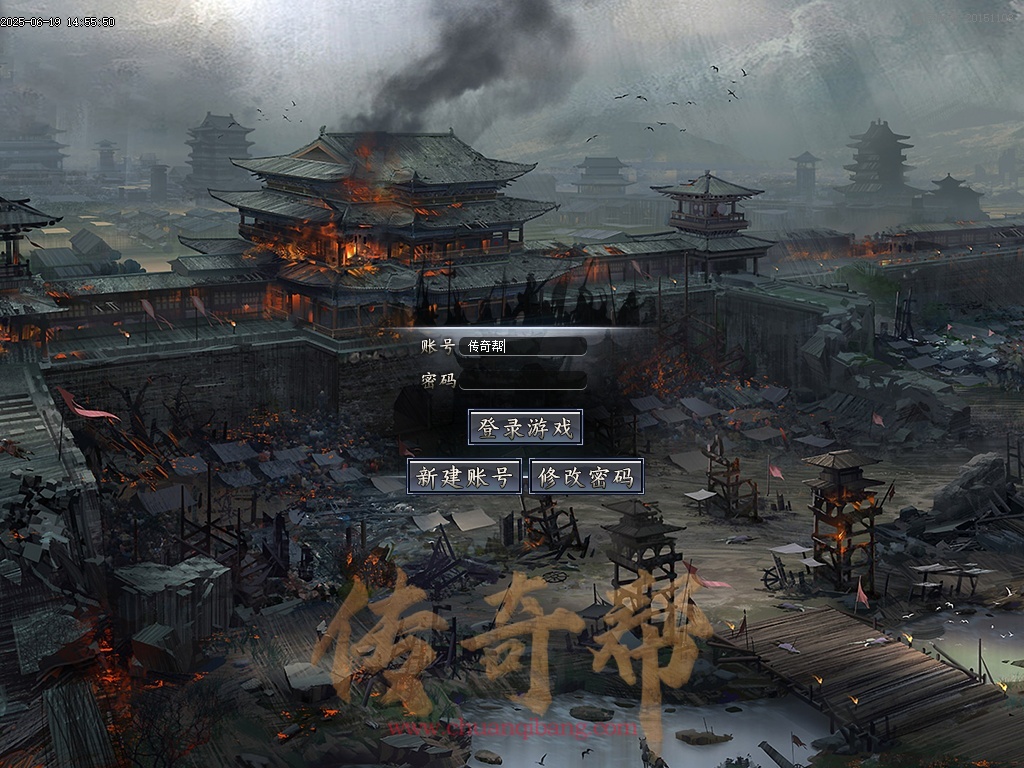Image resolution: width=1024 pixels, height=768 pixels.
Task: Click the 账号 account input field
Action: point(522,346)
